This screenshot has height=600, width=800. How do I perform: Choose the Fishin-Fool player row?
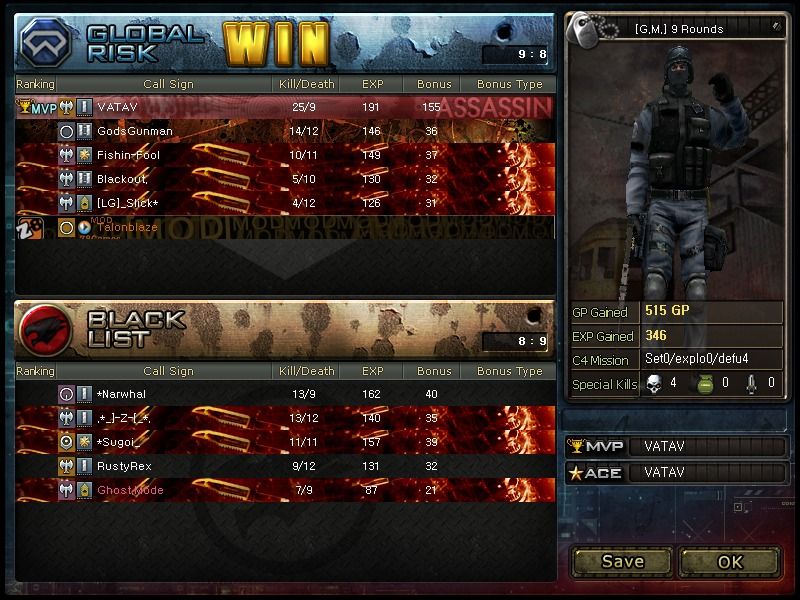coord(285,155)
